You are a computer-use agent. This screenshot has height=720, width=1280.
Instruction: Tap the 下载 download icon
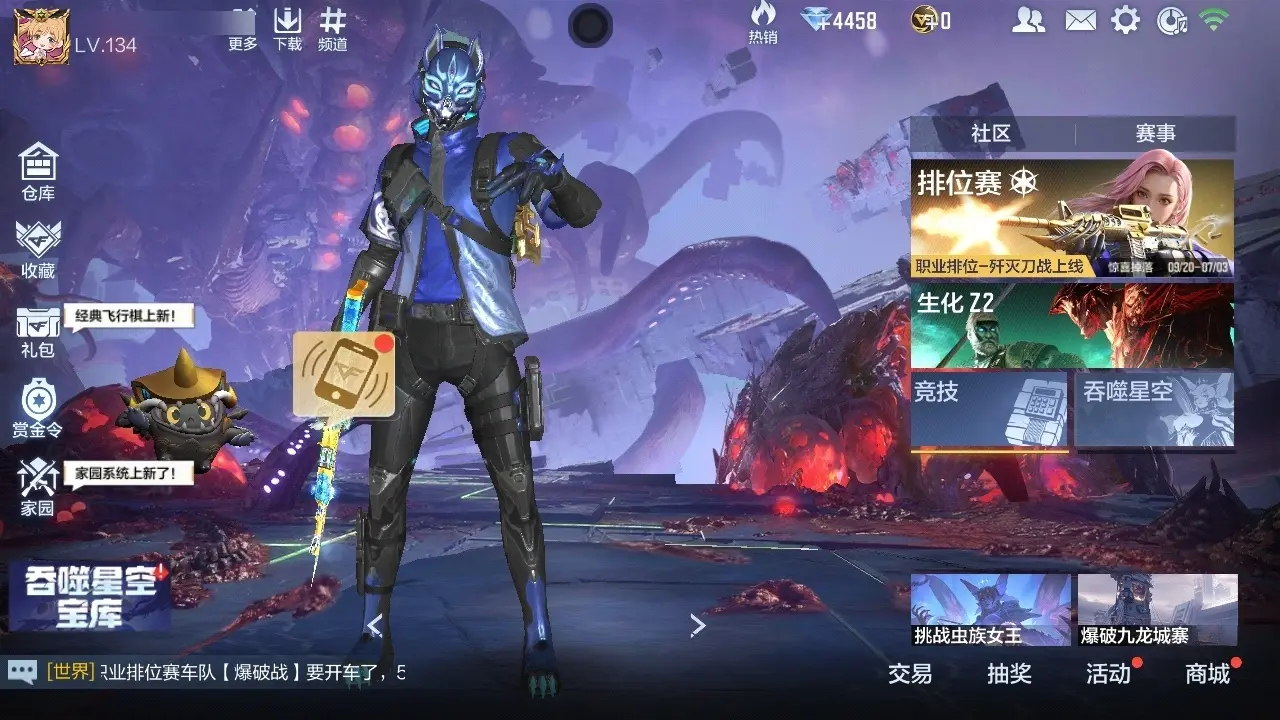tap(288, 28)
